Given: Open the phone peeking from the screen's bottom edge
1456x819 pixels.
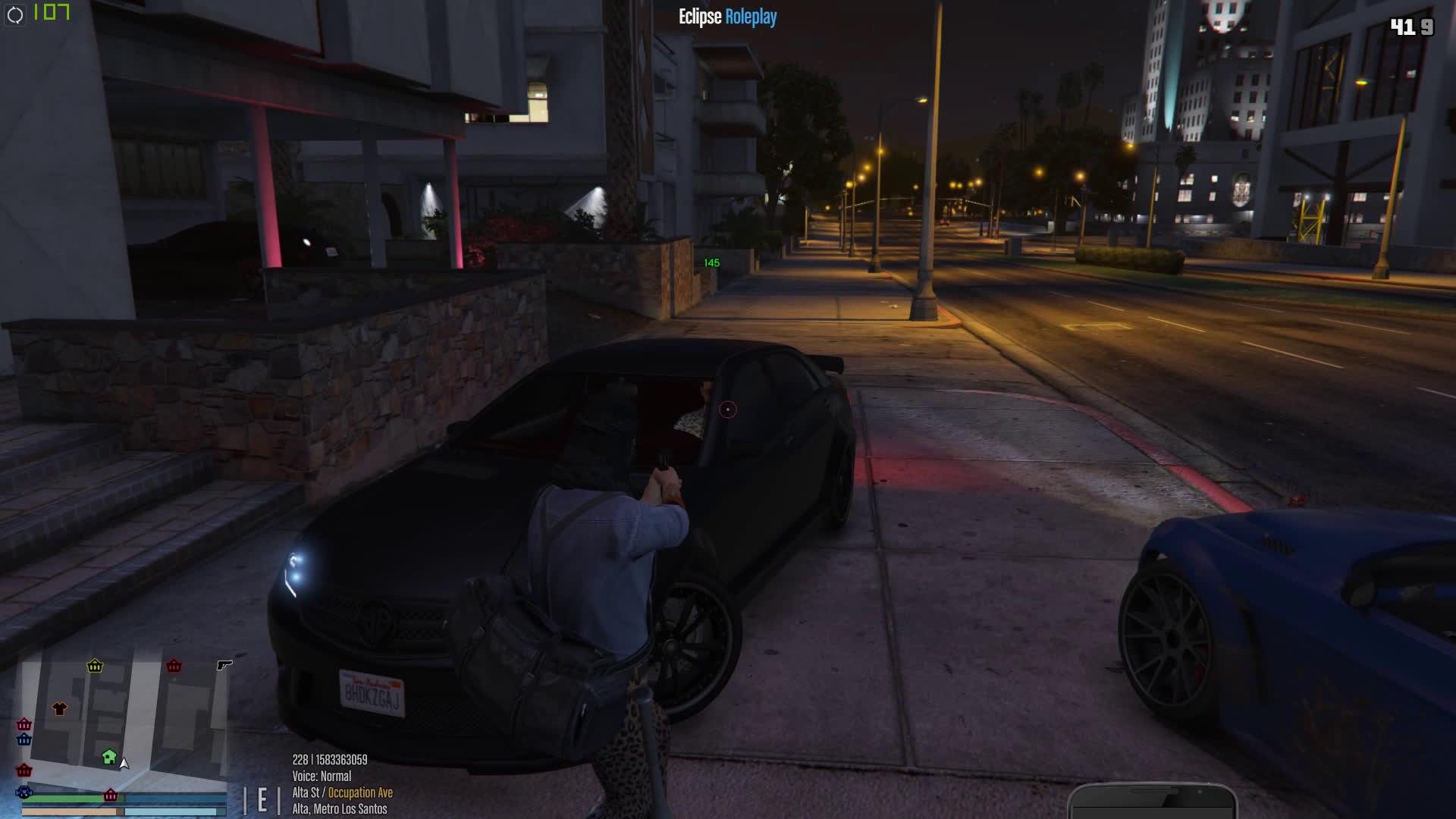Looking at the screenshot, I should click(x=1152, y=802).
